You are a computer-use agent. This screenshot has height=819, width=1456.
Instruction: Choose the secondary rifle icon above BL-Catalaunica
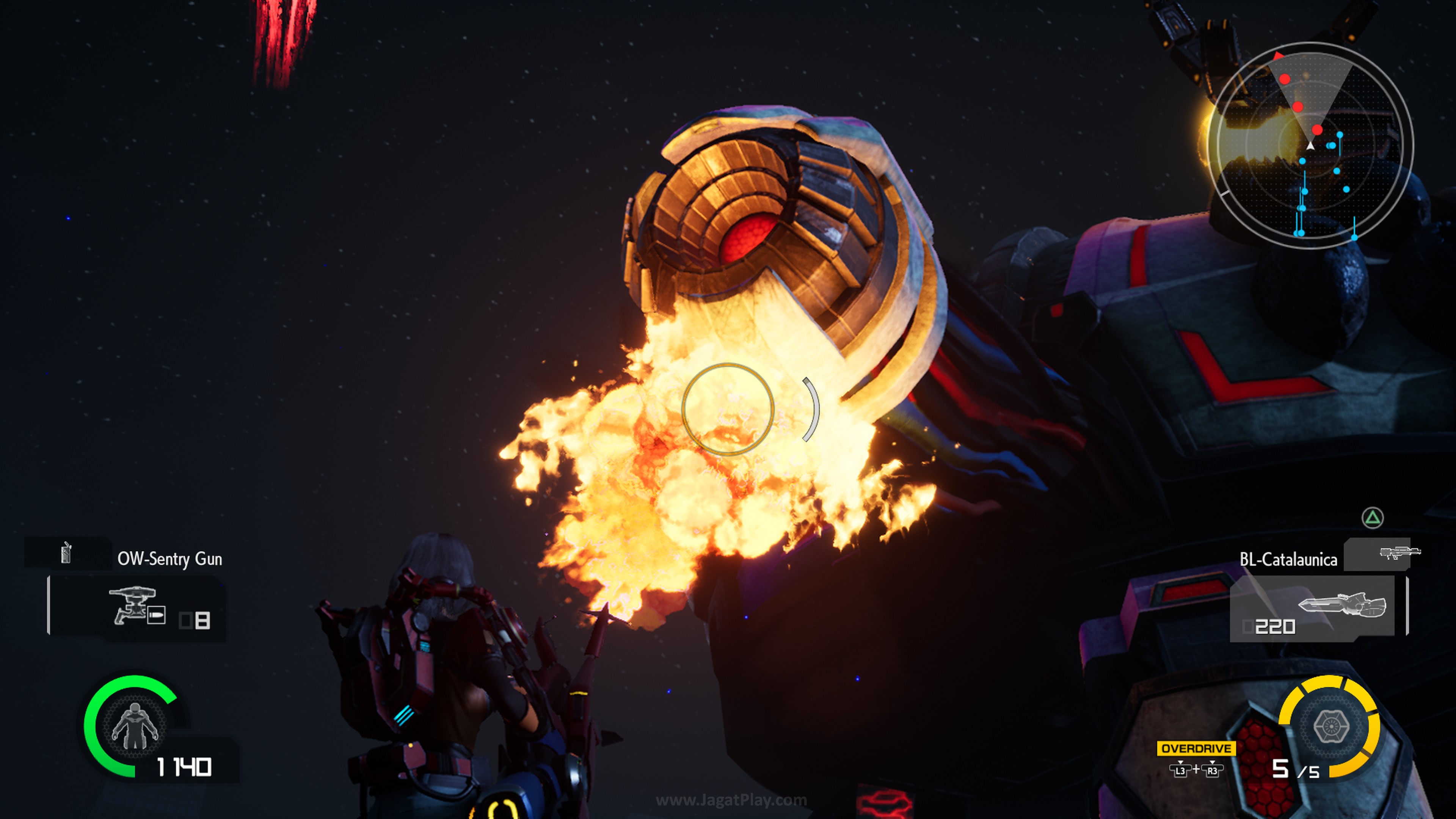(1400, 552)
